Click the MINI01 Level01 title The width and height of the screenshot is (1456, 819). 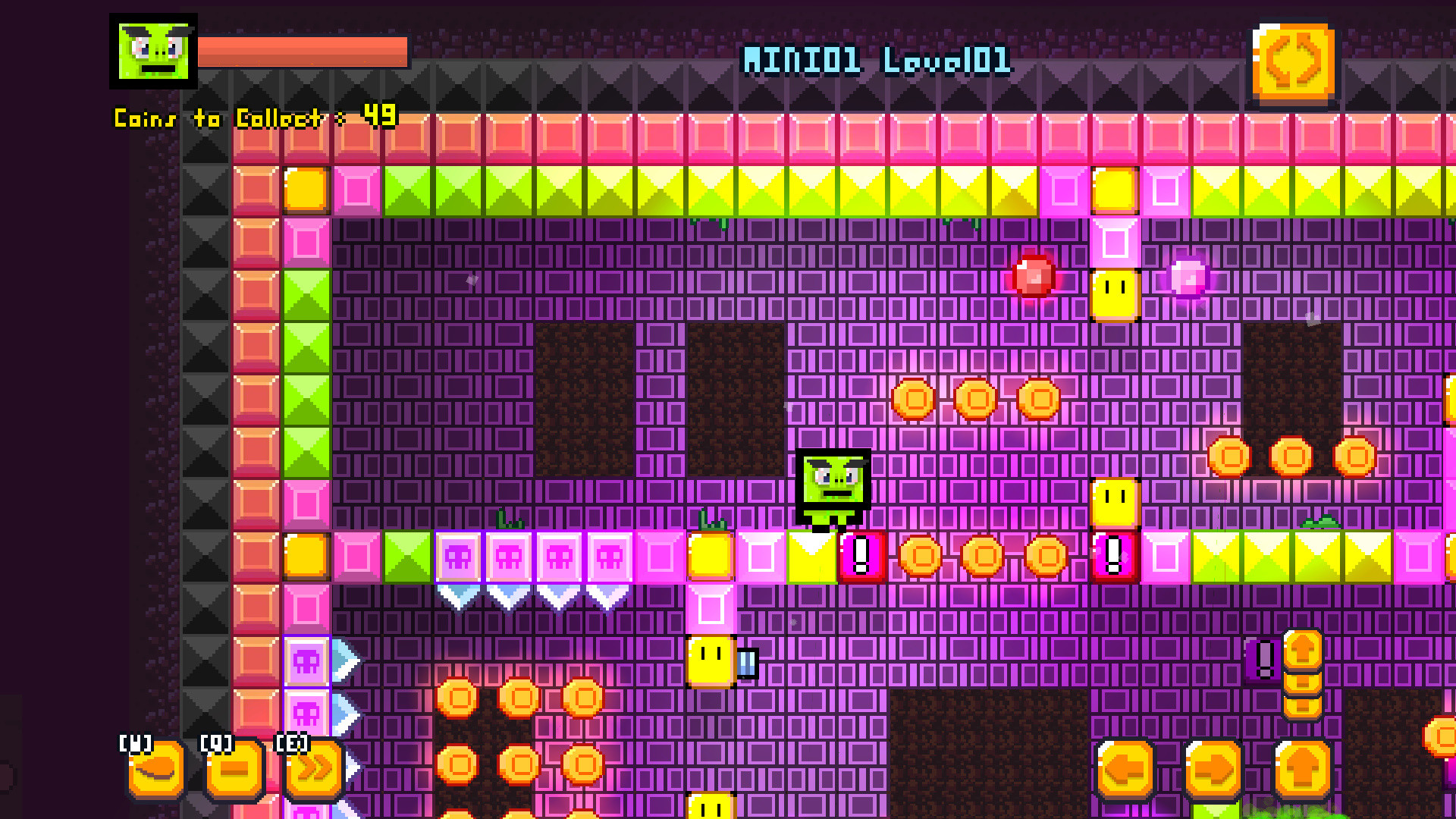(876, 59)
